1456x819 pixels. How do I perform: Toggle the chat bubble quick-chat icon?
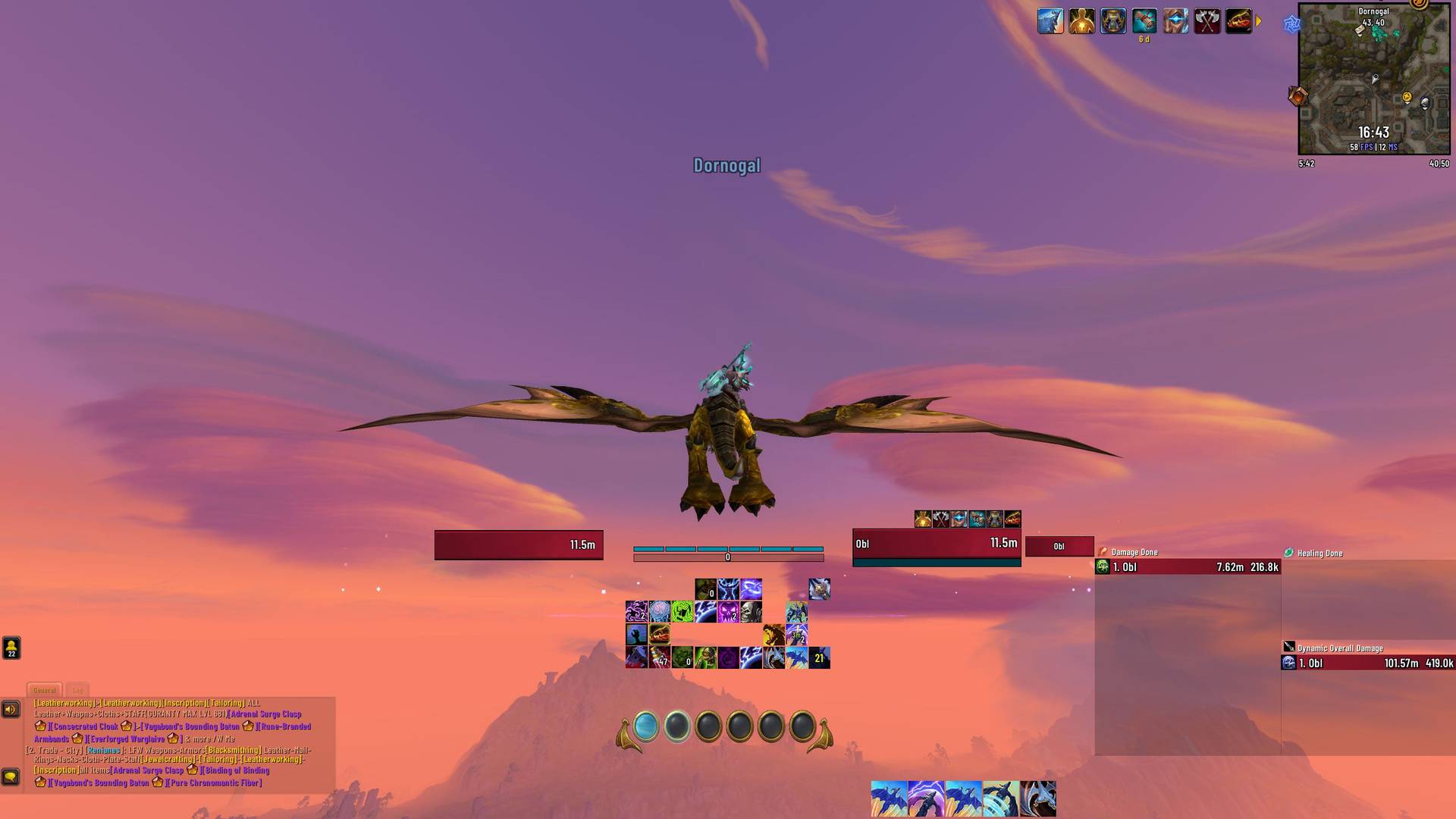10,778
